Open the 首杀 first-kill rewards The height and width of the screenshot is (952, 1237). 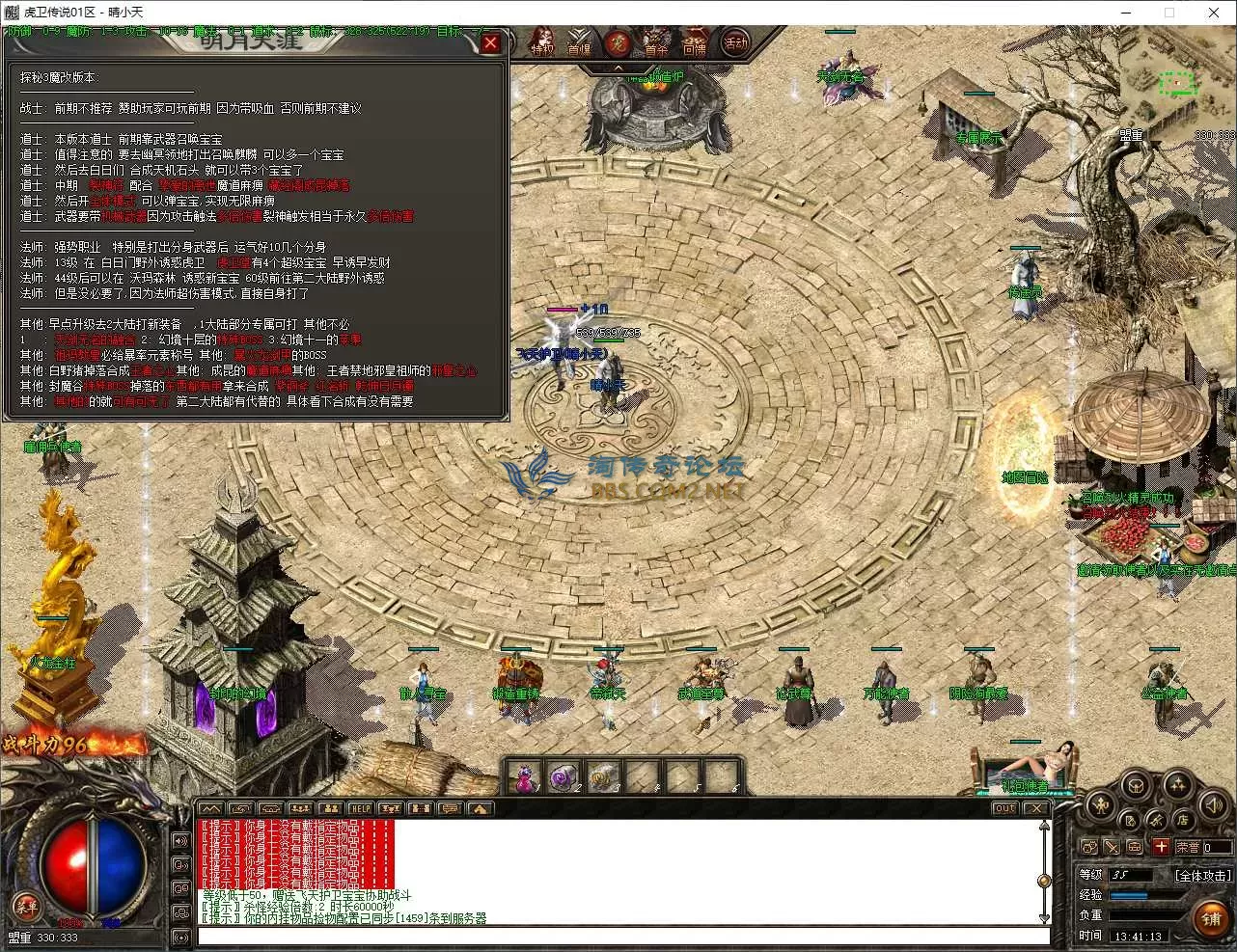click(656, 42)
